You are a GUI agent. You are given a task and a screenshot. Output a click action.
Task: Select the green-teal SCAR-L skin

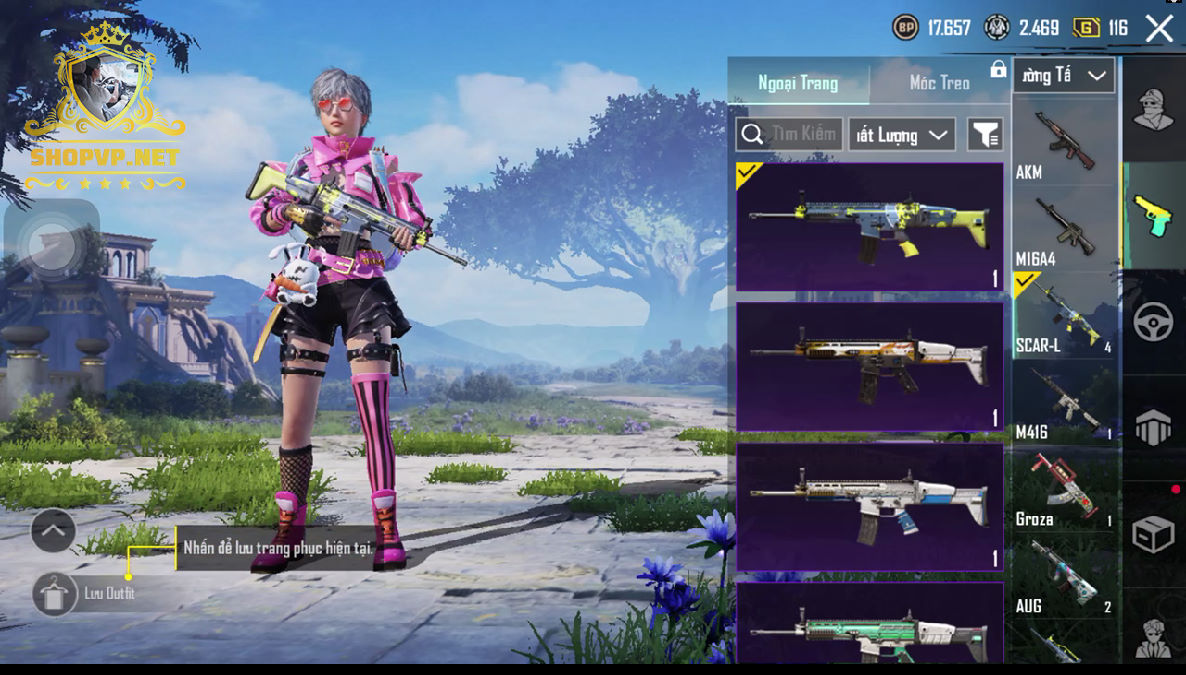point(869,625)
